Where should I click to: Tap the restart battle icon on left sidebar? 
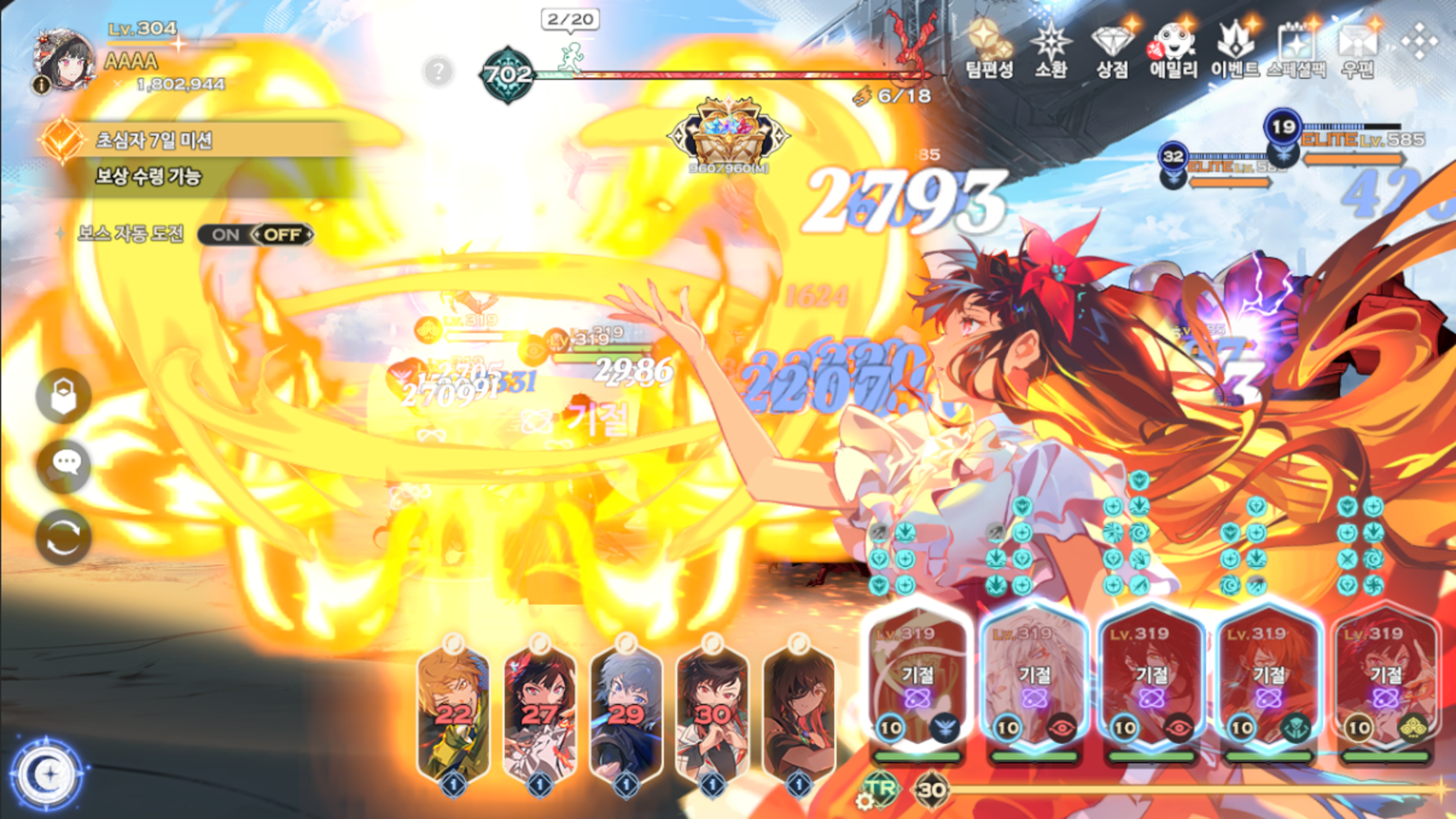pyautogui.click(x=63, y=537)
